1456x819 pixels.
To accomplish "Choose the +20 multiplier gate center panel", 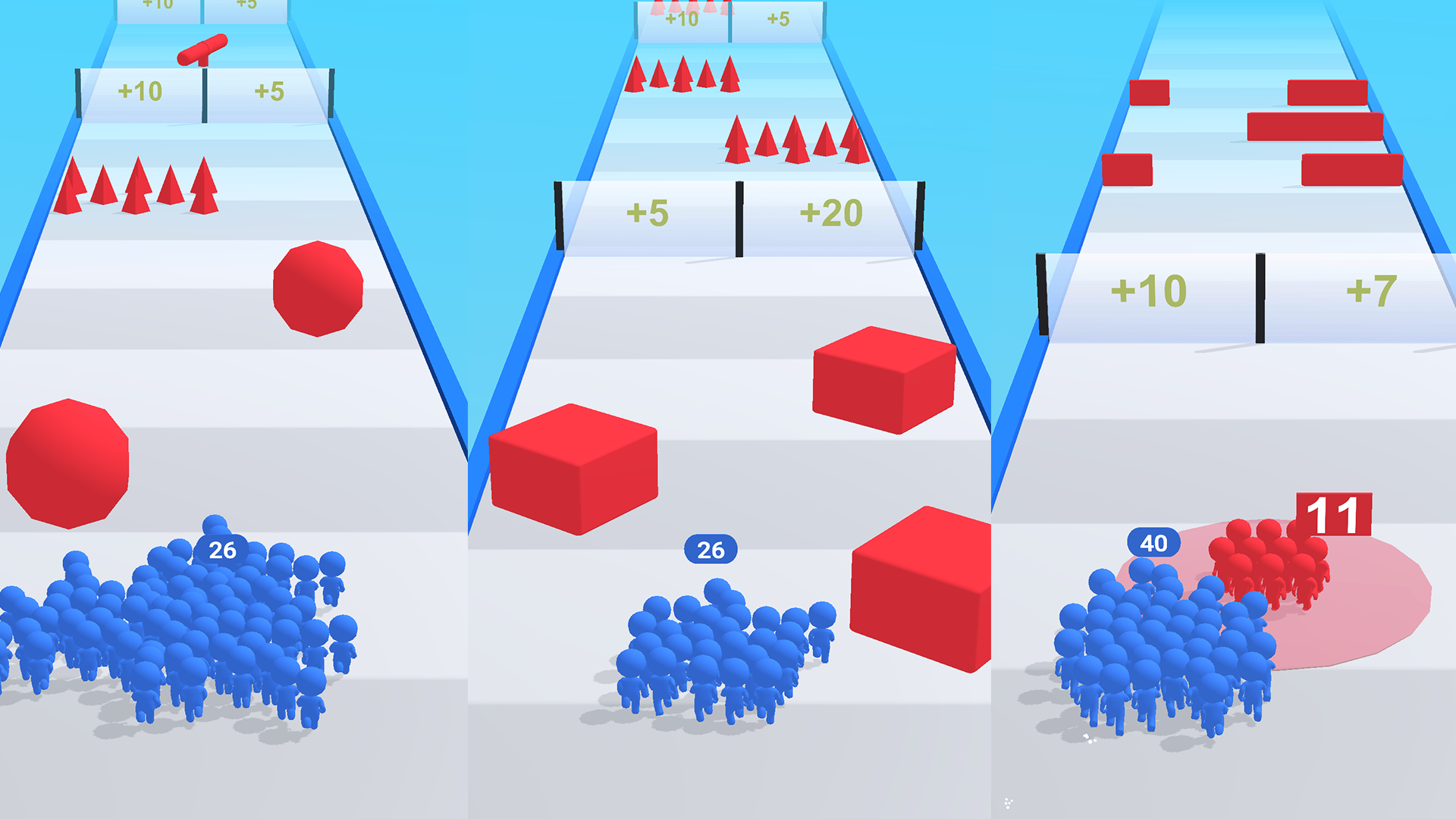I will pos(830,214).
